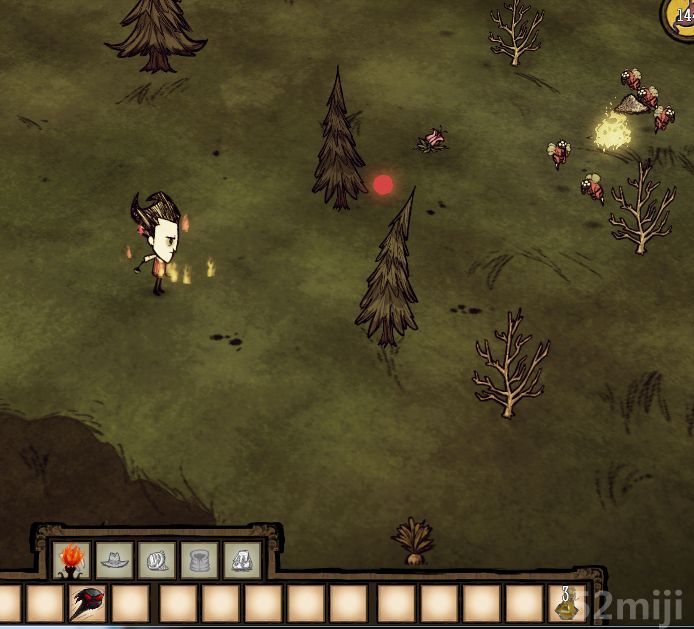This screenshot has width=694, height=629.
Task: Pick the body armor slot
Action: (x=200, y=560)
